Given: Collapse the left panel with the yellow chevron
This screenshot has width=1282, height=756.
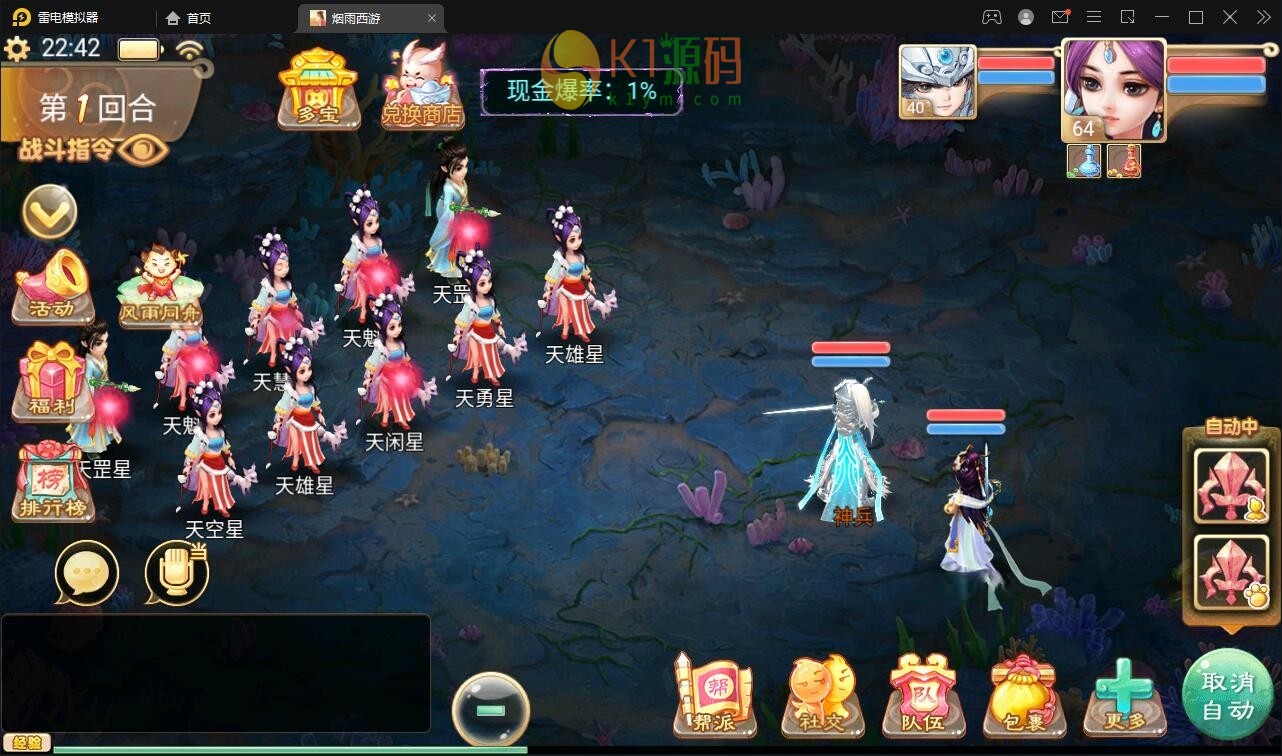Looking at the screenshot, I should pyautogui.click(x=49, y=212).
